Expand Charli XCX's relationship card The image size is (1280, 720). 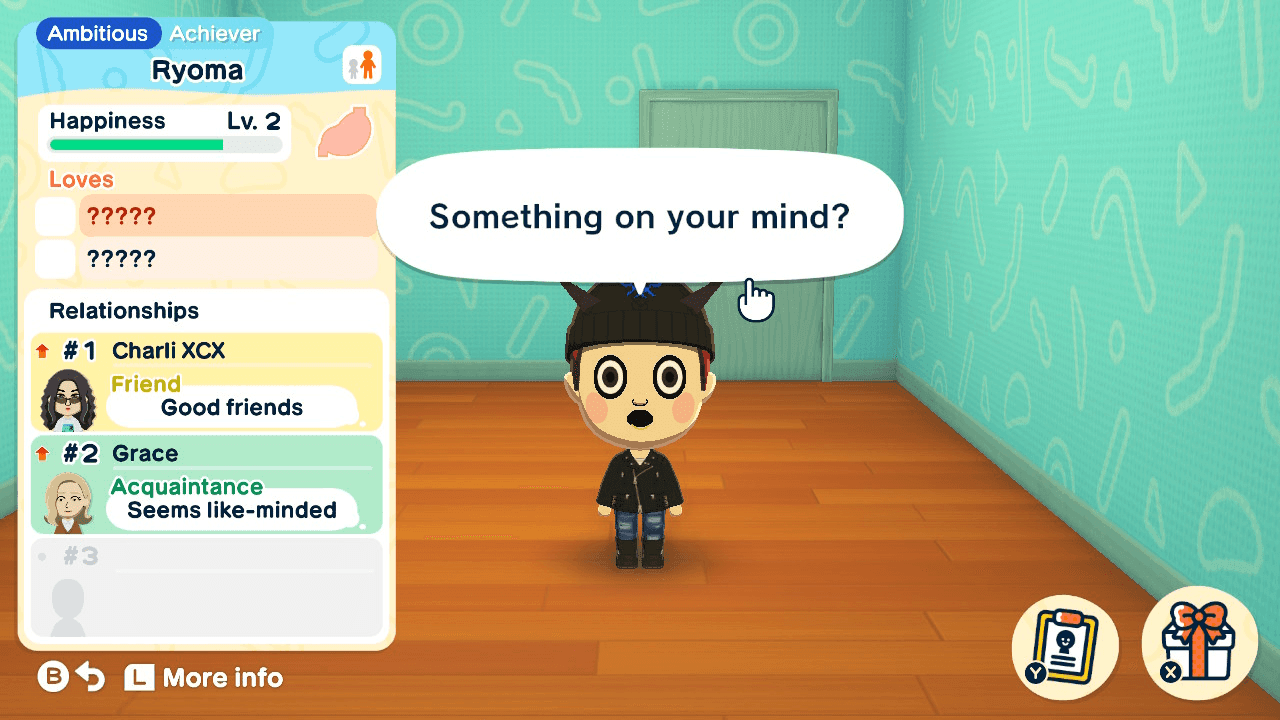point(205,380)
